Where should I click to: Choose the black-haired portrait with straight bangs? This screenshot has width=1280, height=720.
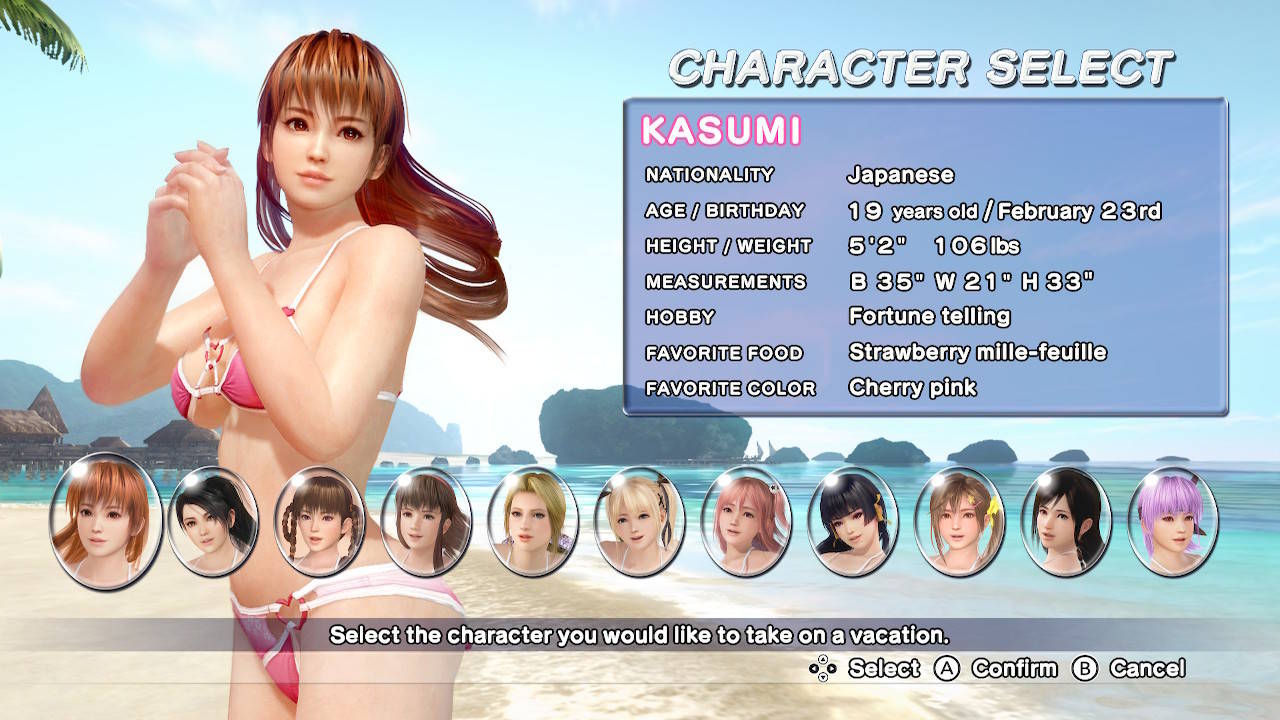click(853, 522)
